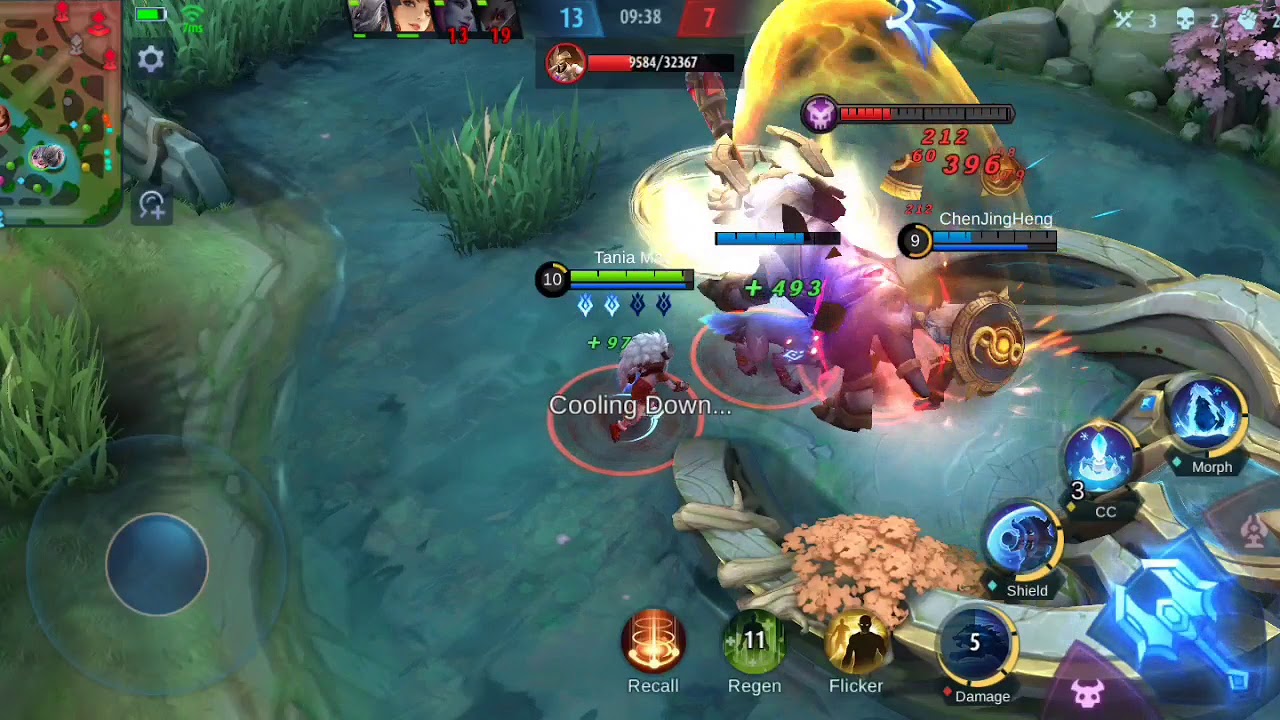Tap the large basic attack button

click(1178, 620)
